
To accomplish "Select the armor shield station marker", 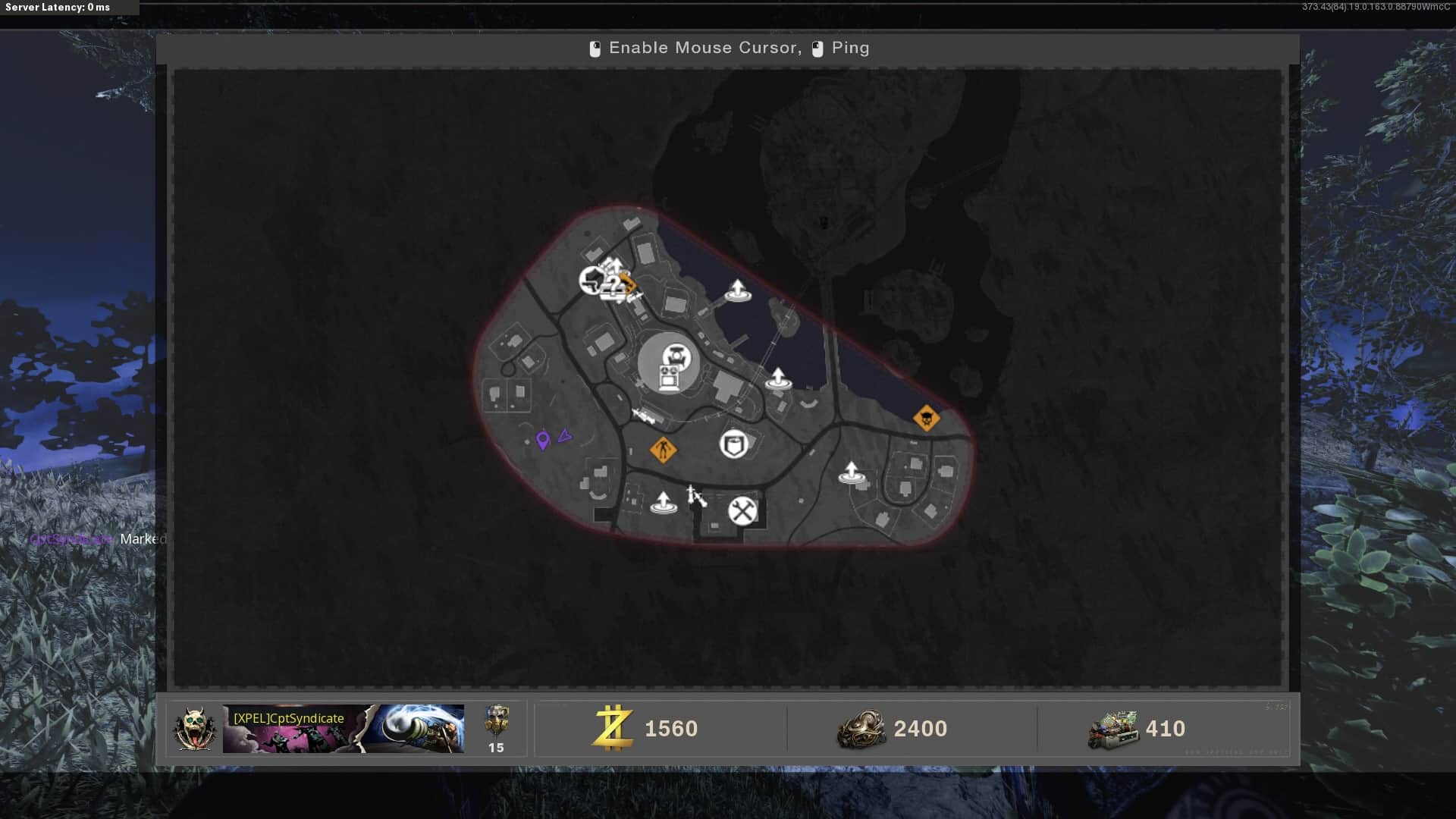I will (x=733, y=444).
